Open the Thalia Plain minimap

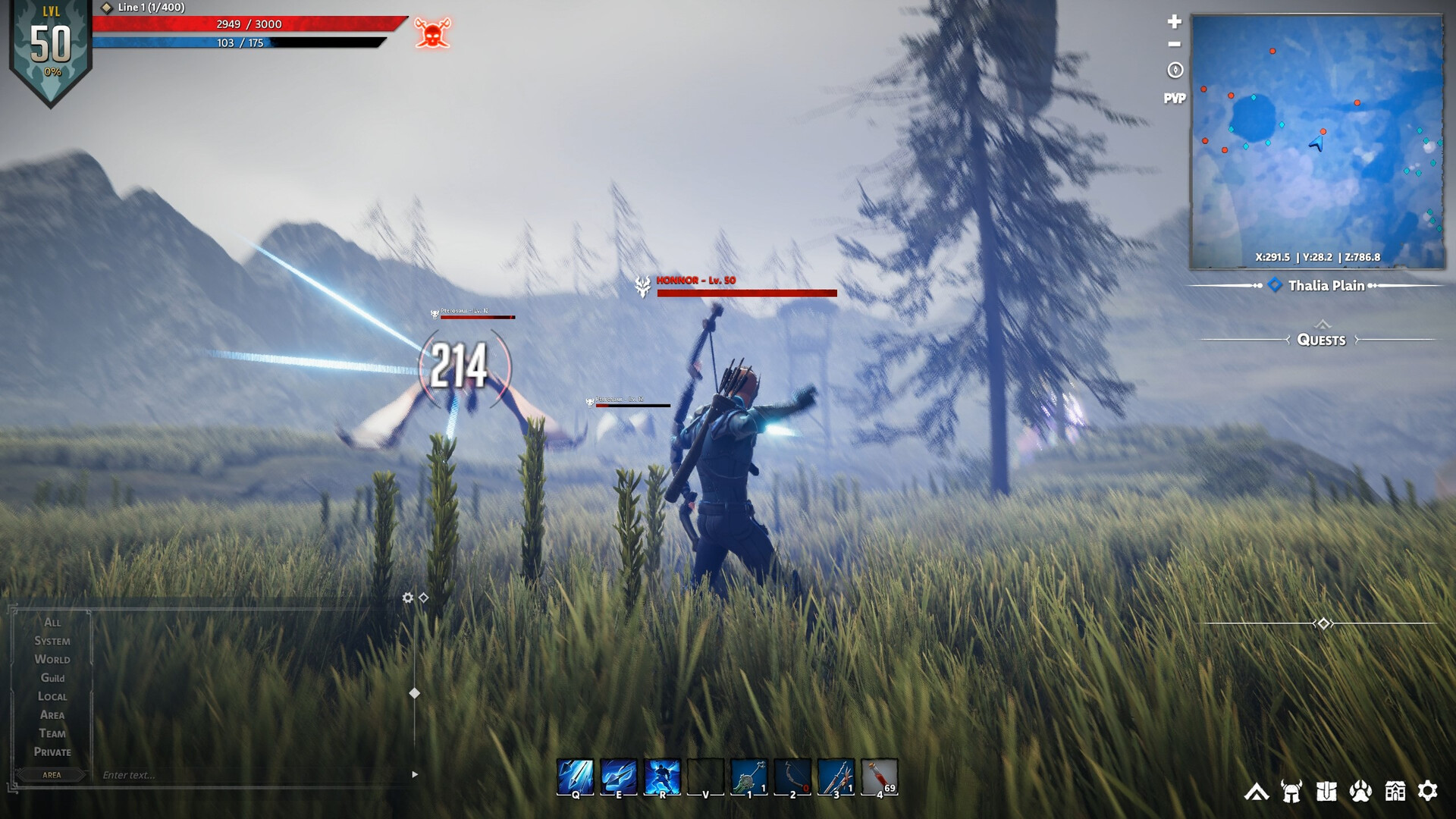coord(1317,142)
